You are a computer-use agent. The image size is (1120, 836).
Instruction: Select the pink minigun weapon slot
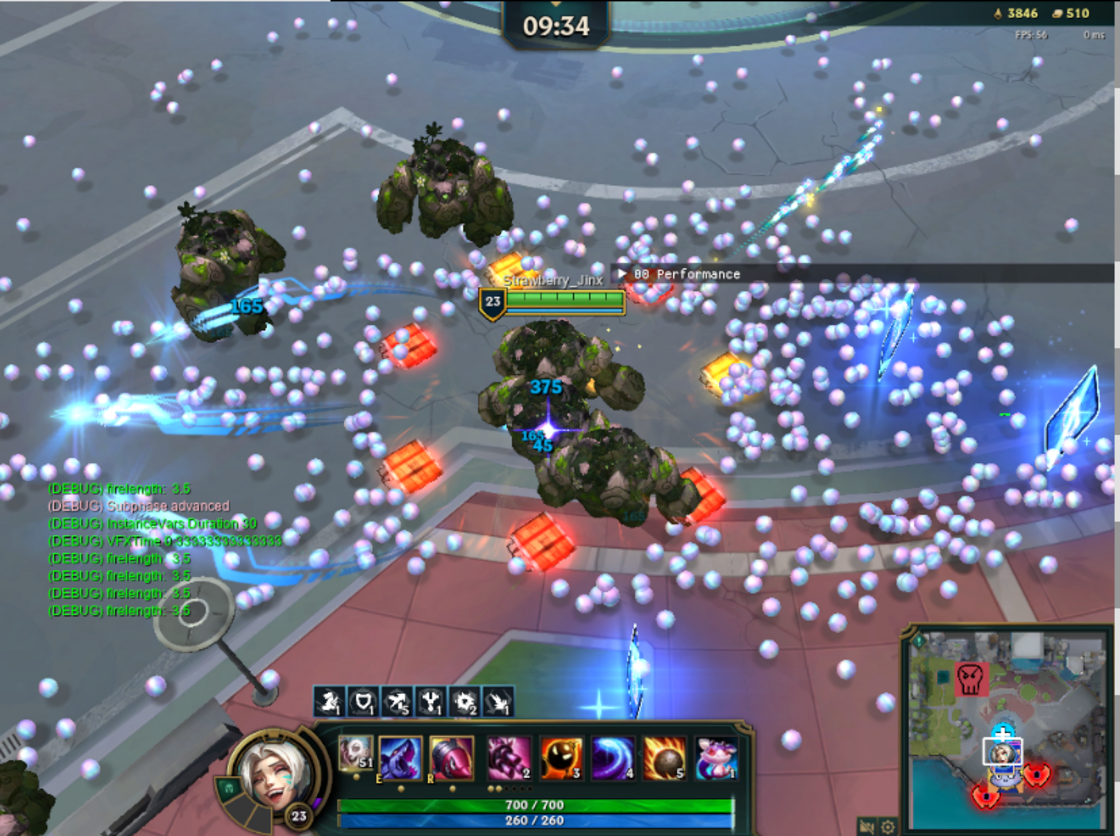pos(508,758)
